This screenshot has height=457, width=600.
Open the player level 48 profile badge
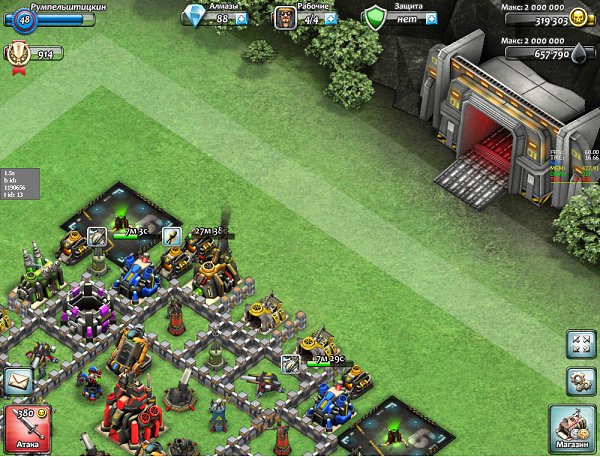[x=25, y=19]
